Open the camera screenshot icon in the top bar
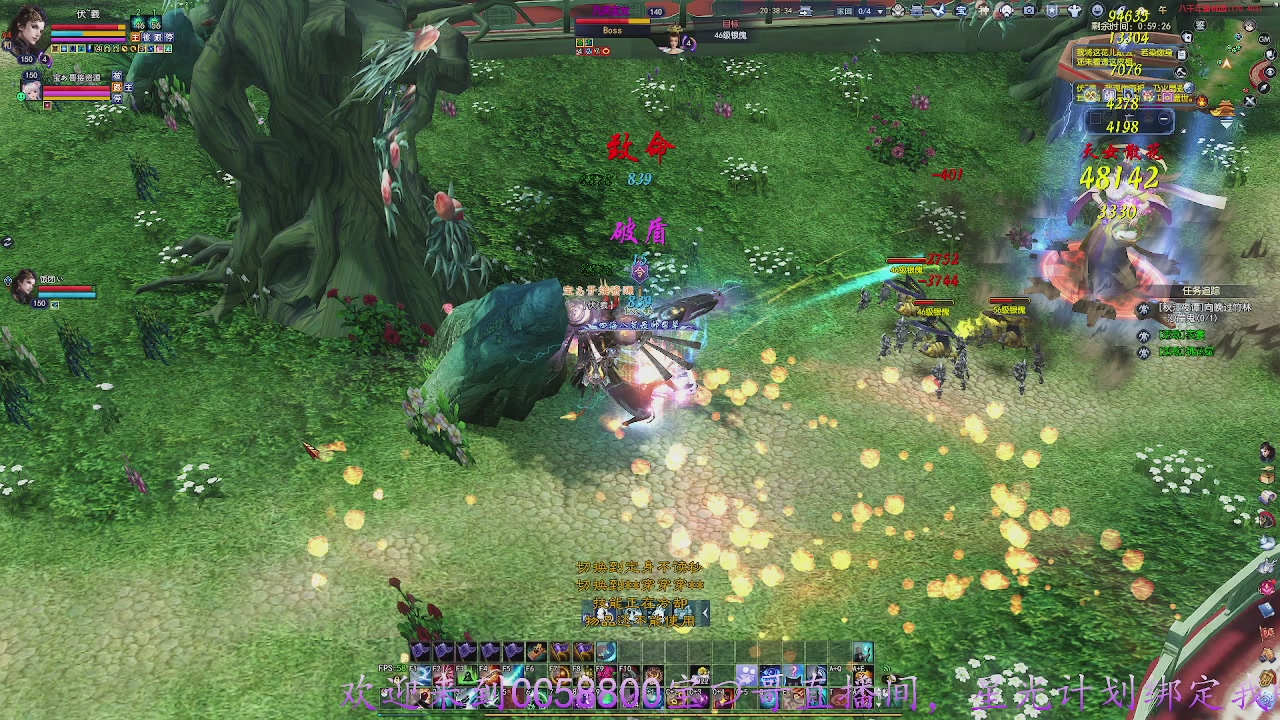 point(1029,11)
